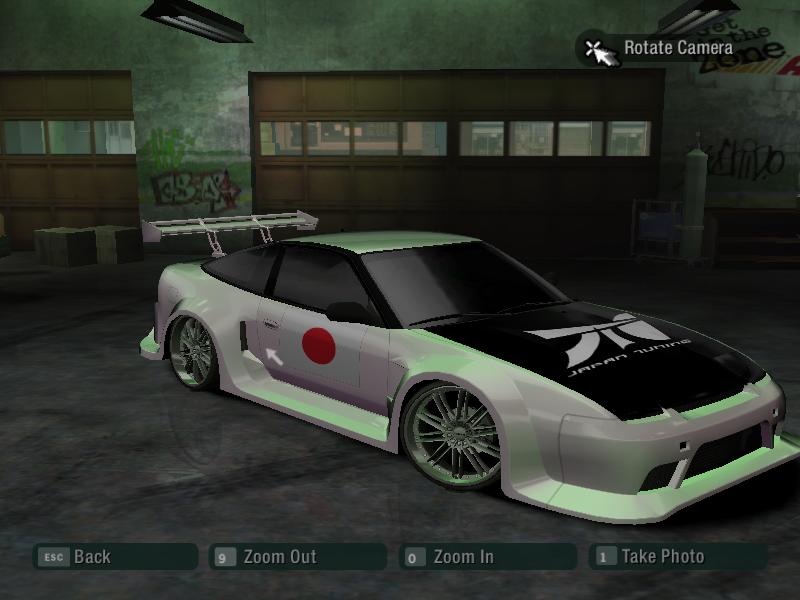Activate the Rotate Camera control
This screenshot has width=800, height=600.
676,47
